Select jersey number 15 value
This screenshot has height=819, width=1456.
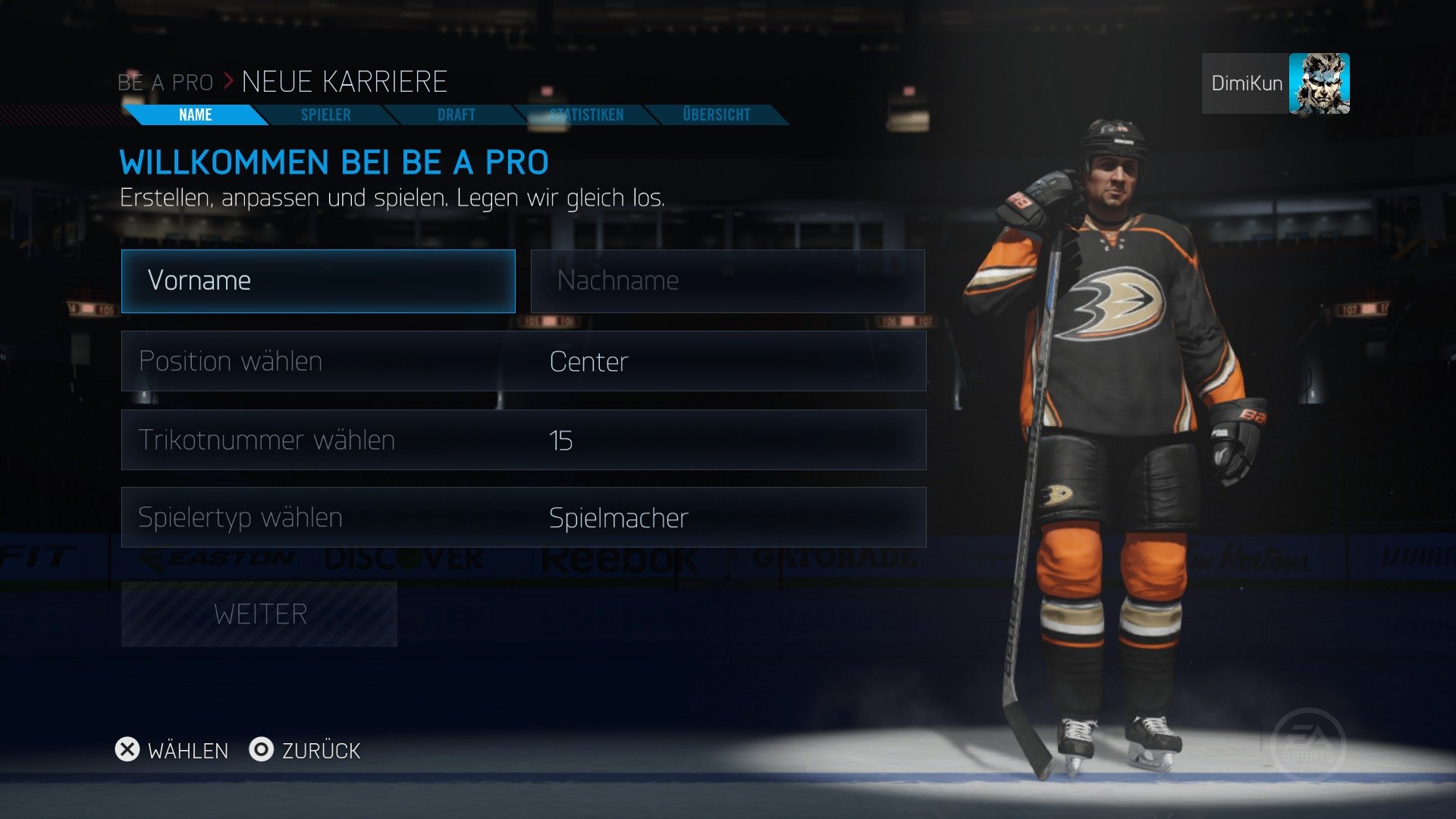tap(563, 440)
